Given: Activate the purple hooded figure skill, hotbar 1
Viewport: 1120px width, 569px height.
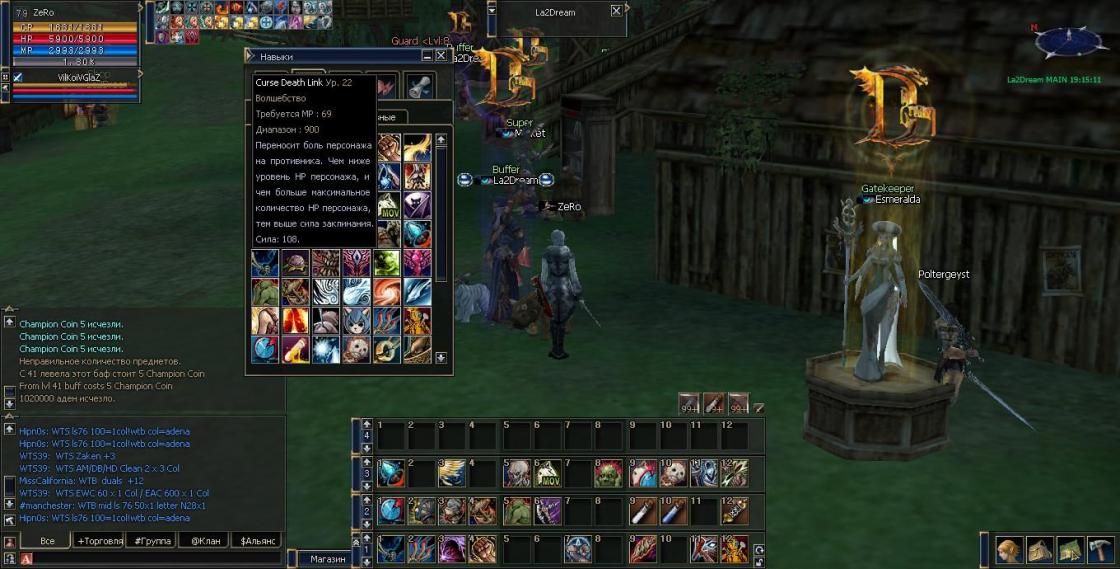Looking at the screenshot, I should (453, 549).
